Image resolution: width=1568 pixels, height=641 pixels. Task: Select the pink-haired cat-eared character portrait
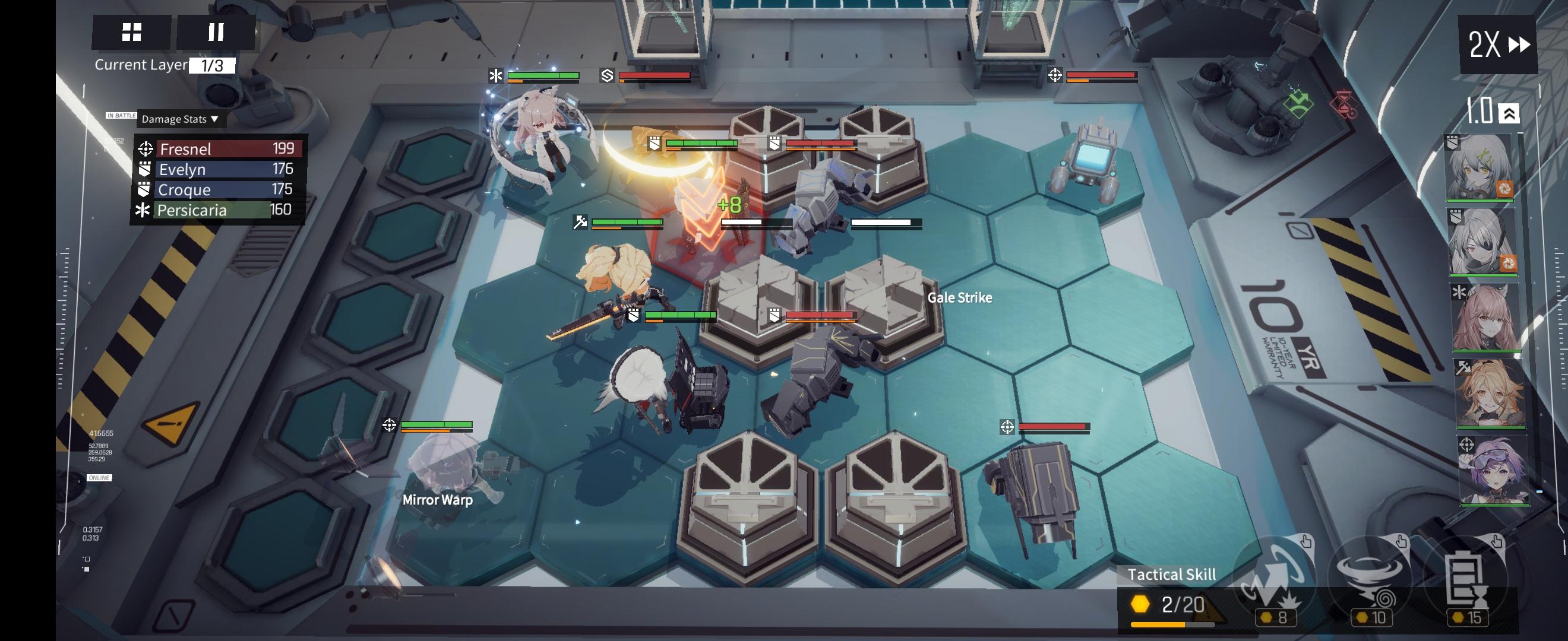[1486, 318]
